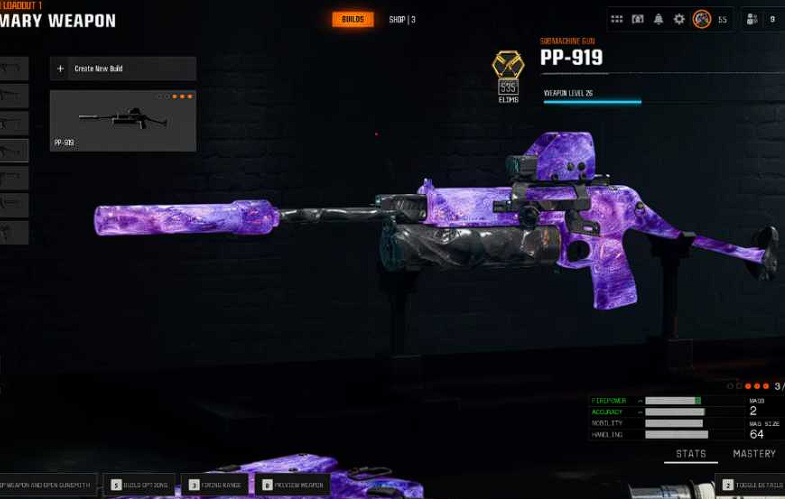Equip weapon and open Gunsmith

48,485
